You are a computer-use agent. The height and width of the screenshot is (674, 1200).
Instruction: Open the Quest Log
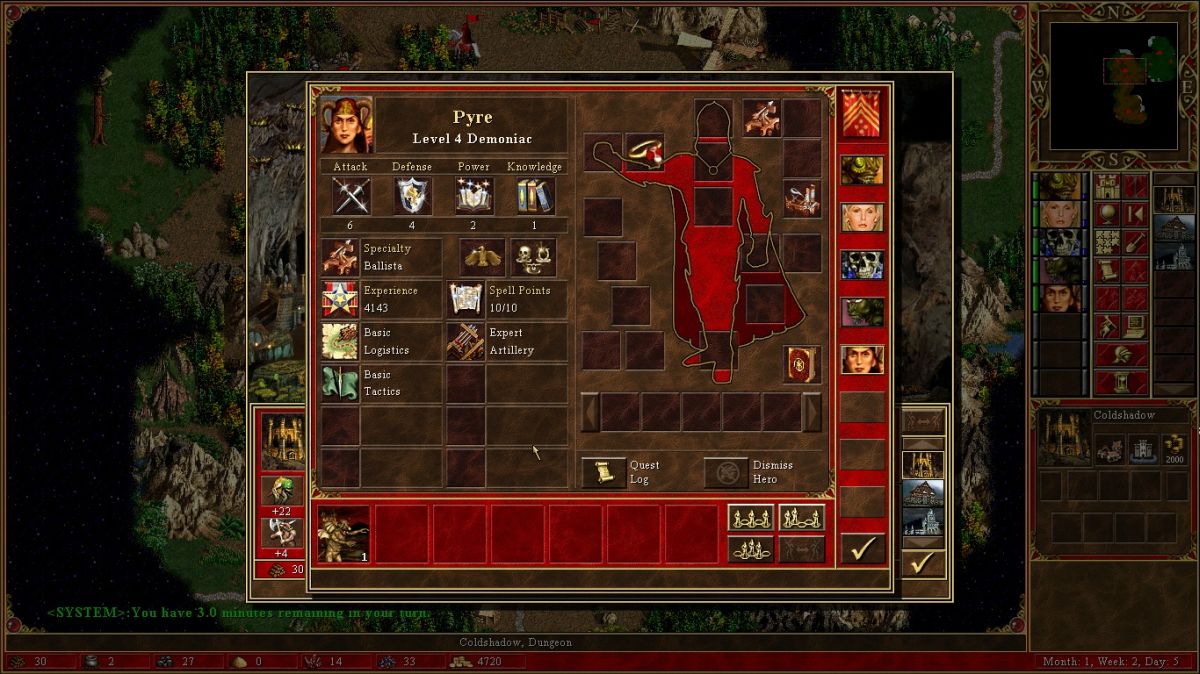603,473
